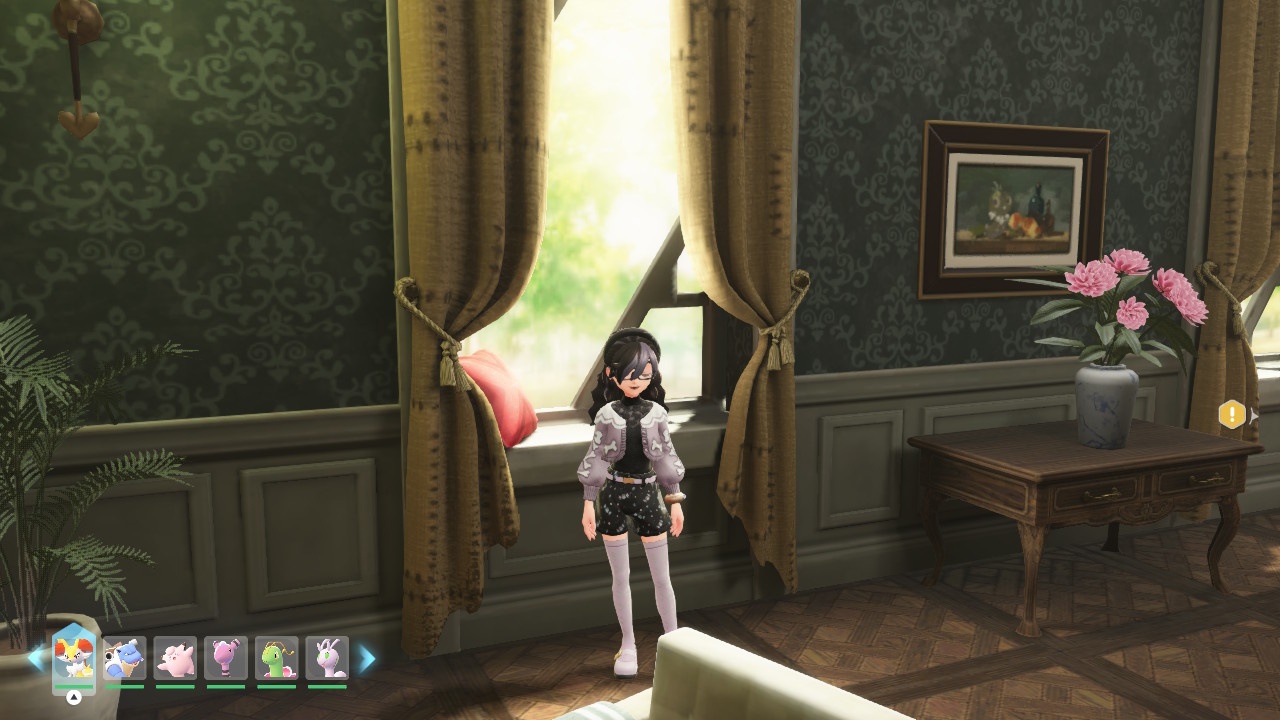1280x720 pixels.
Task: Select the Meganium party slot
Action: coord(277,659)
